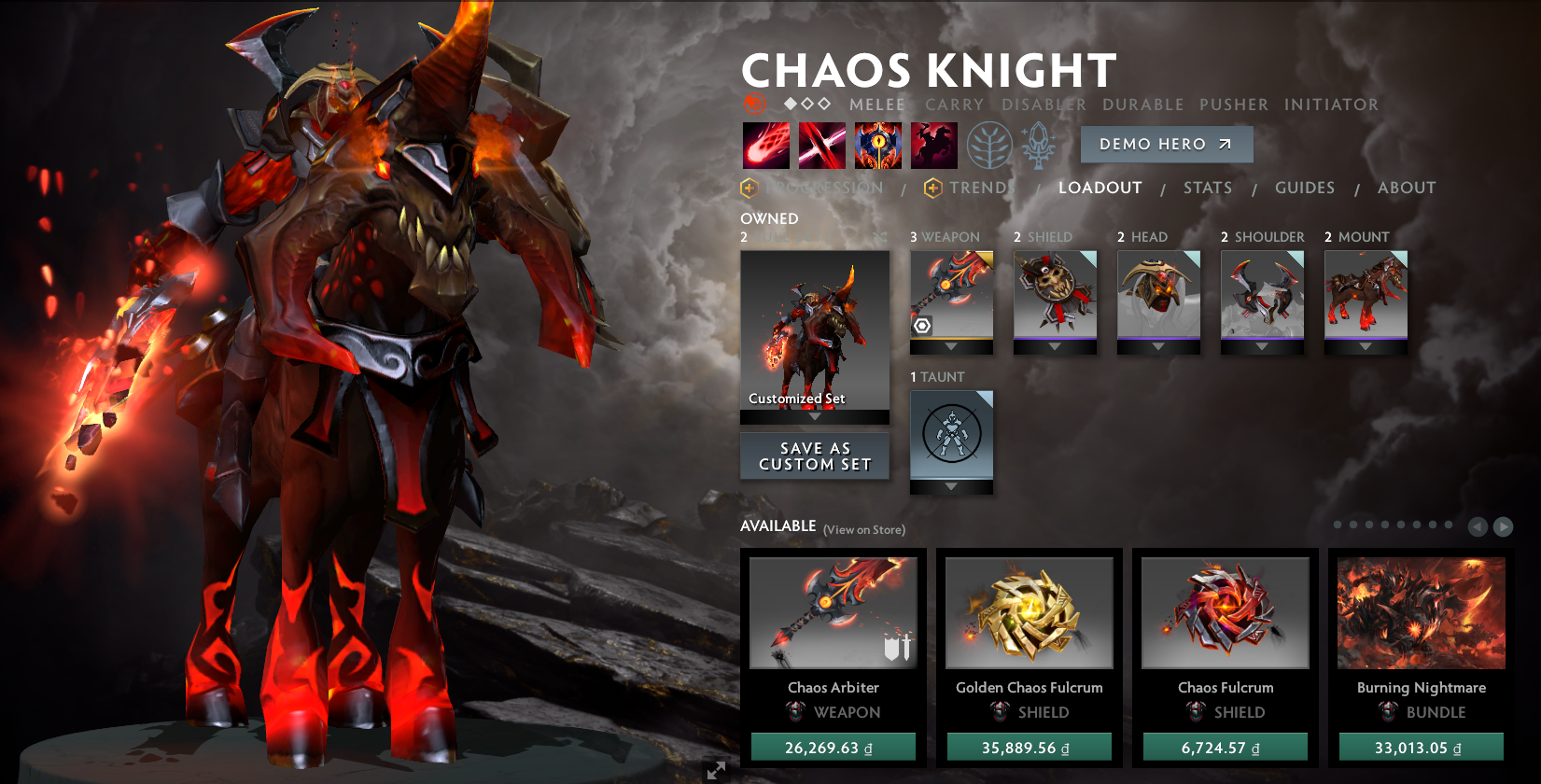Click the previous-page arrow in the Available section

click(x=1478, y=527)
